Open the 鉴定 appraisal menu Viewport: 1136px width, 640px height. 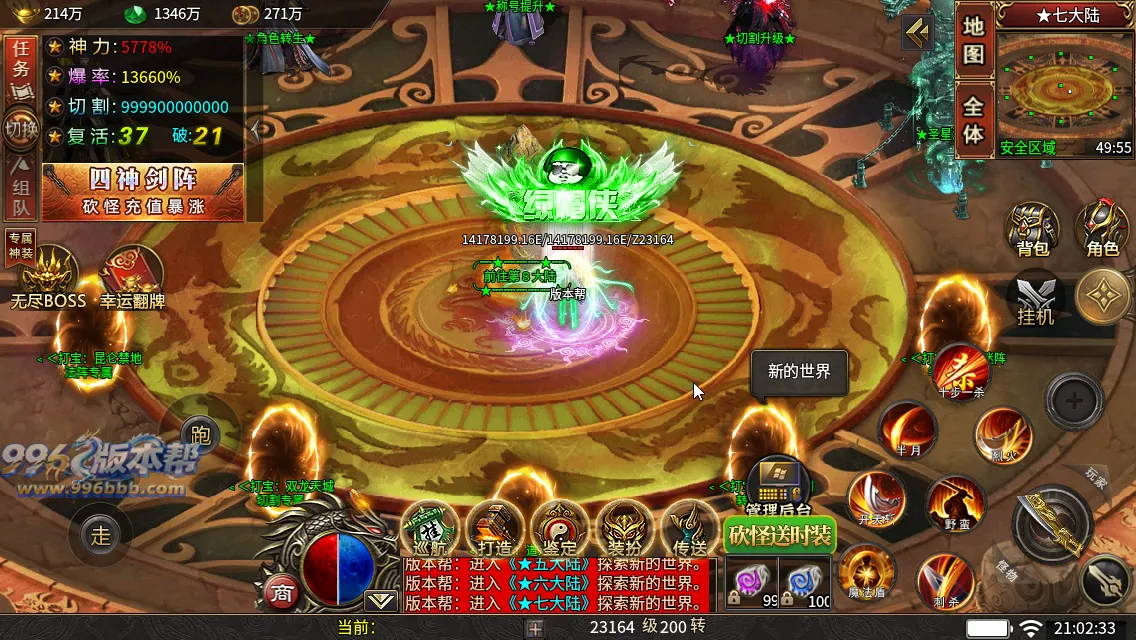(x=558, y=526)
